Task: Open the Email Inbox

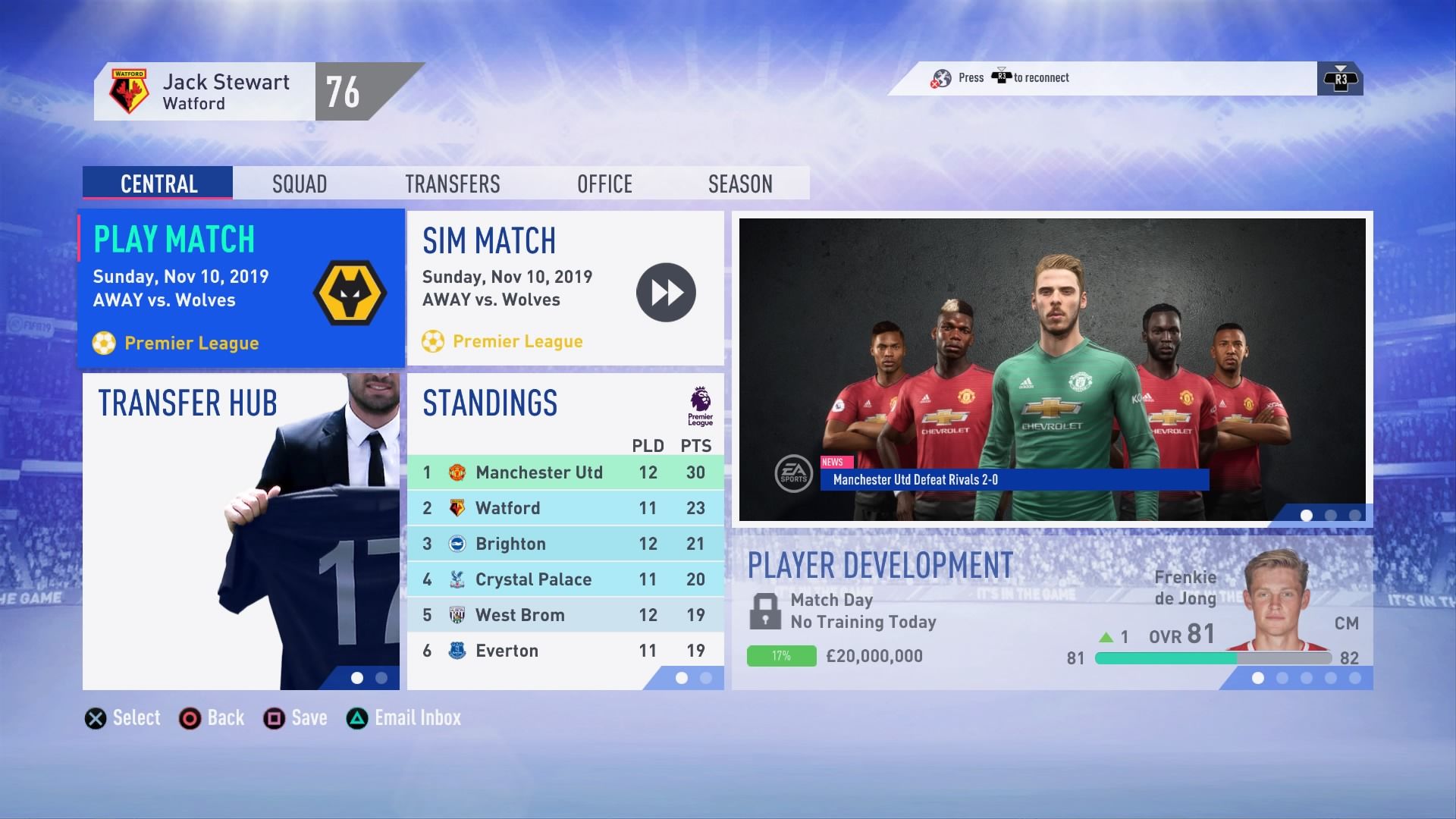Action: pyautogui.click(x=417, y=717)
